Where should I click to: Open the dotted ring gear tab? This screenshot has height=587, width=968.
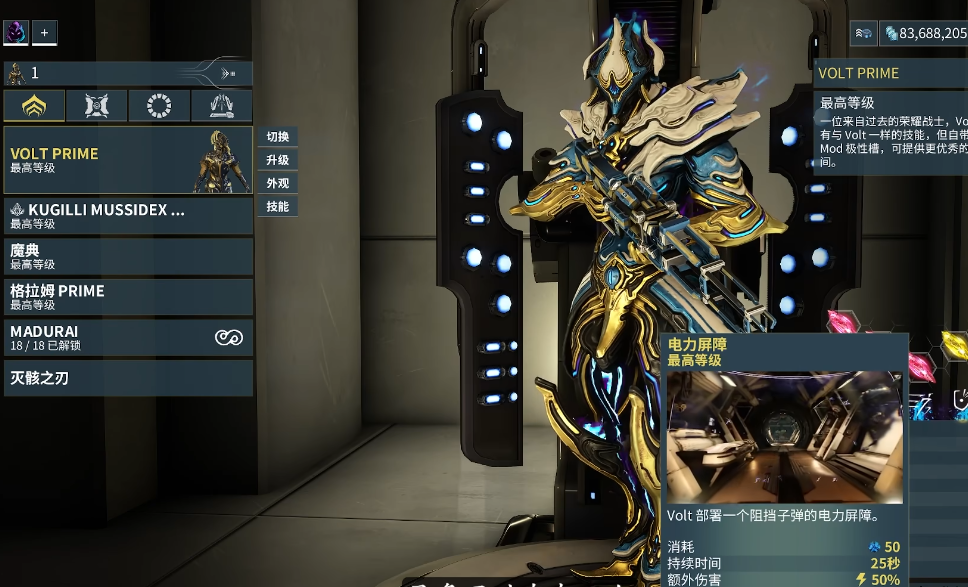coord(159,106)
